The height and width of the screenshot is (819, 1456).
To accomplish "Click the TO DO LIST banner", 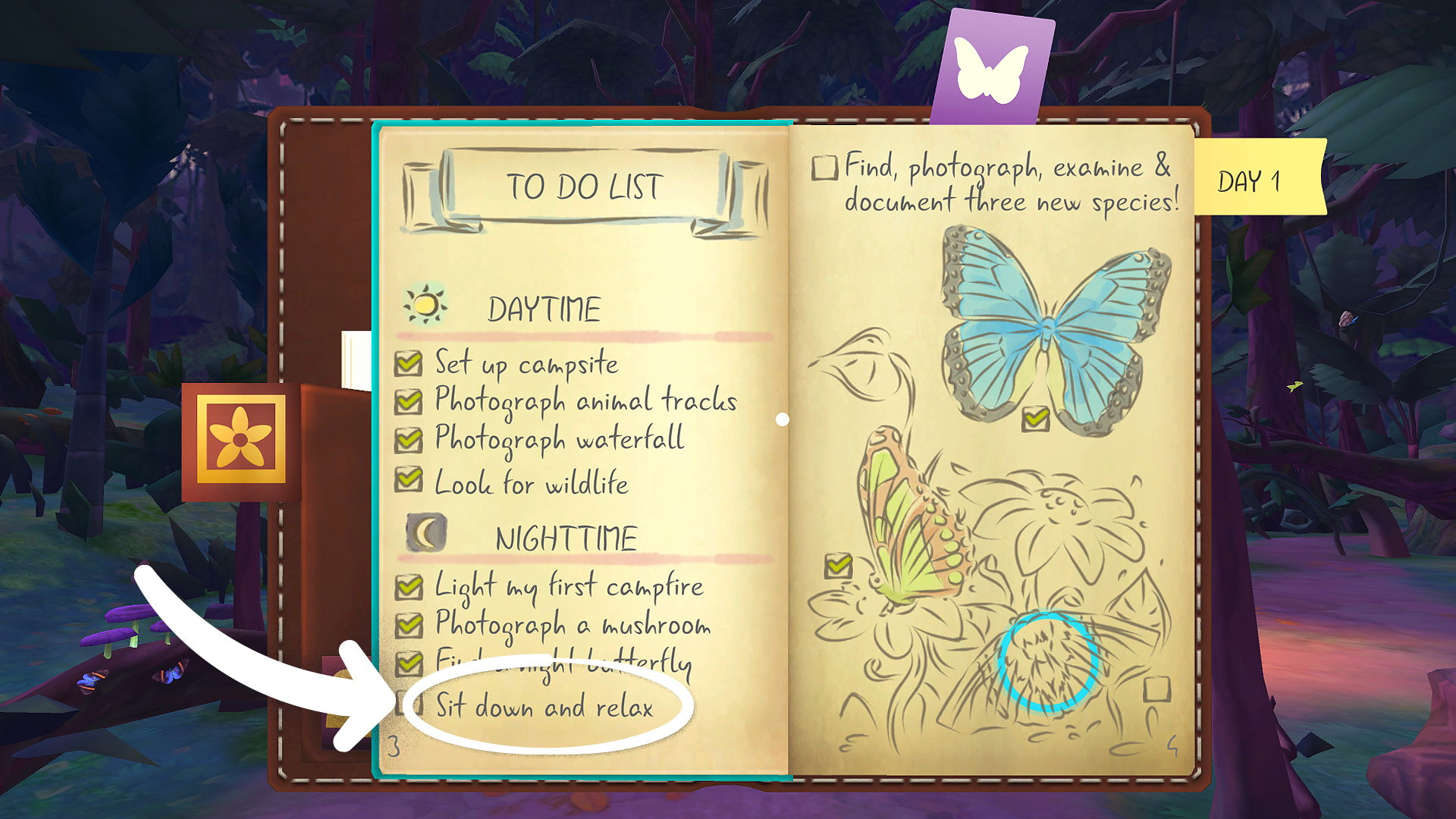I will [584, 186].
